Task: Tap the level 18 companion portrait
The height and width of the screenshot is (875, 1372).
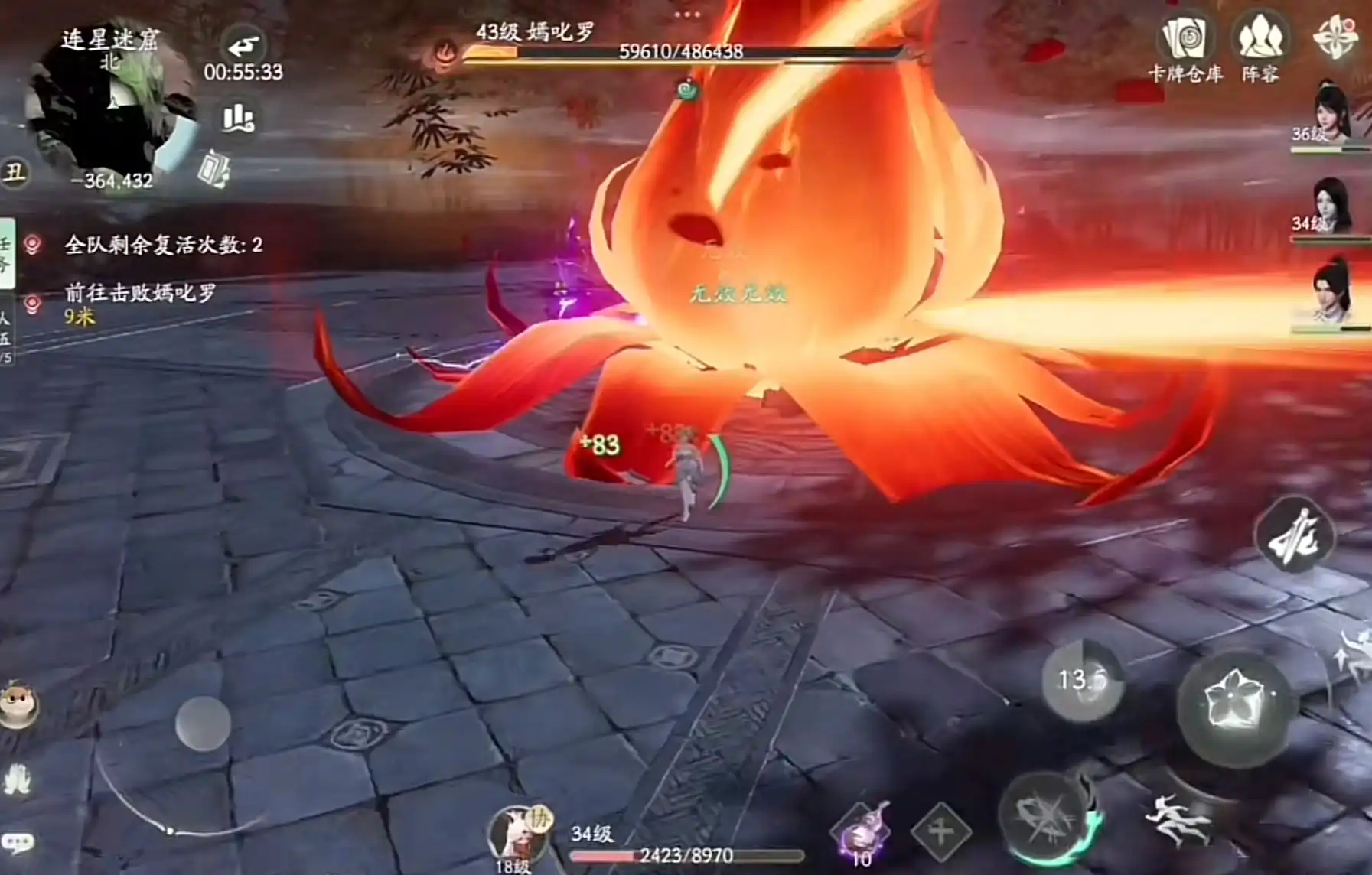Action: click(x=517, y=838)
